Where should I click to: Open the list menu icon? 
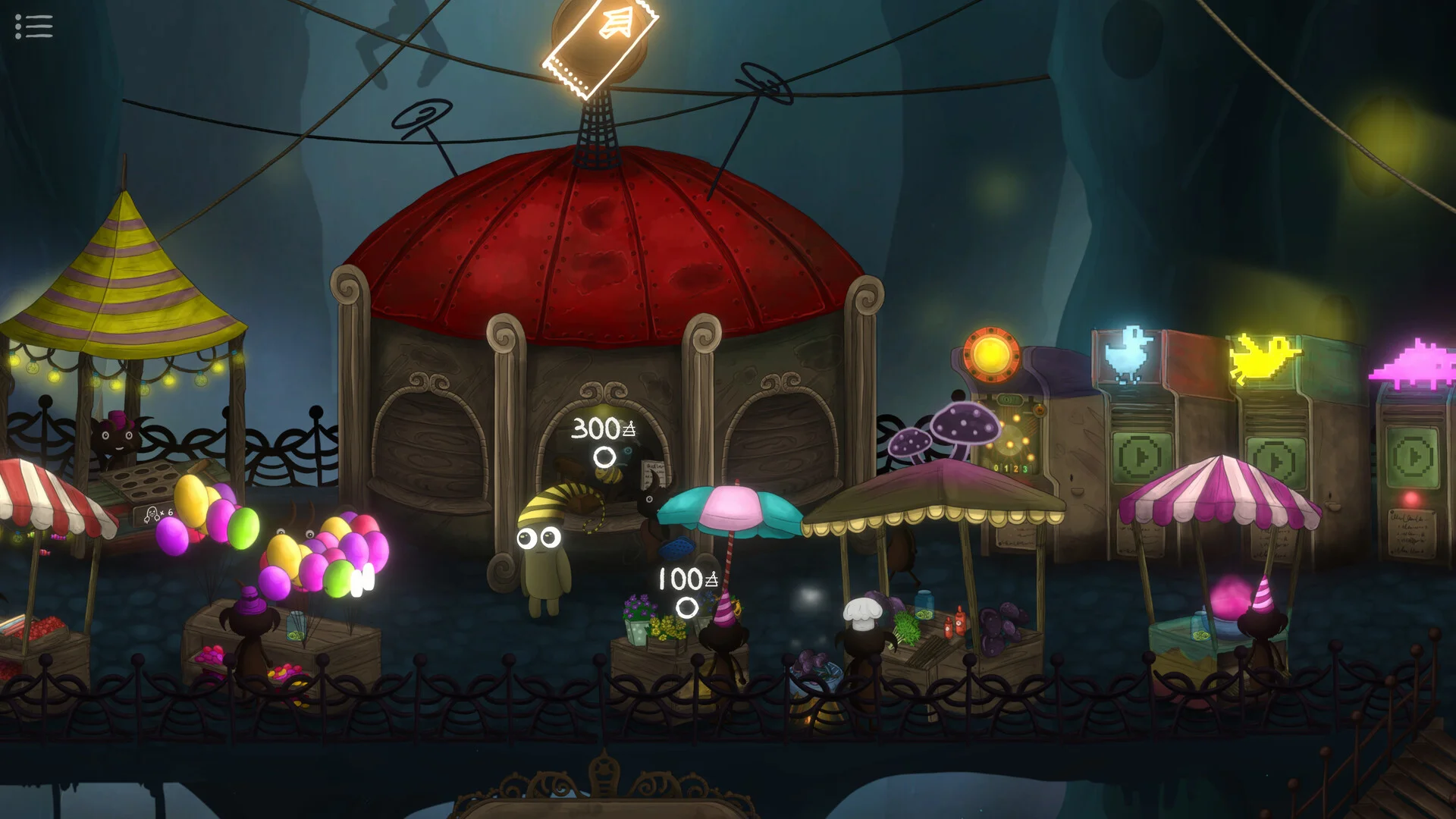click(34, 27)
